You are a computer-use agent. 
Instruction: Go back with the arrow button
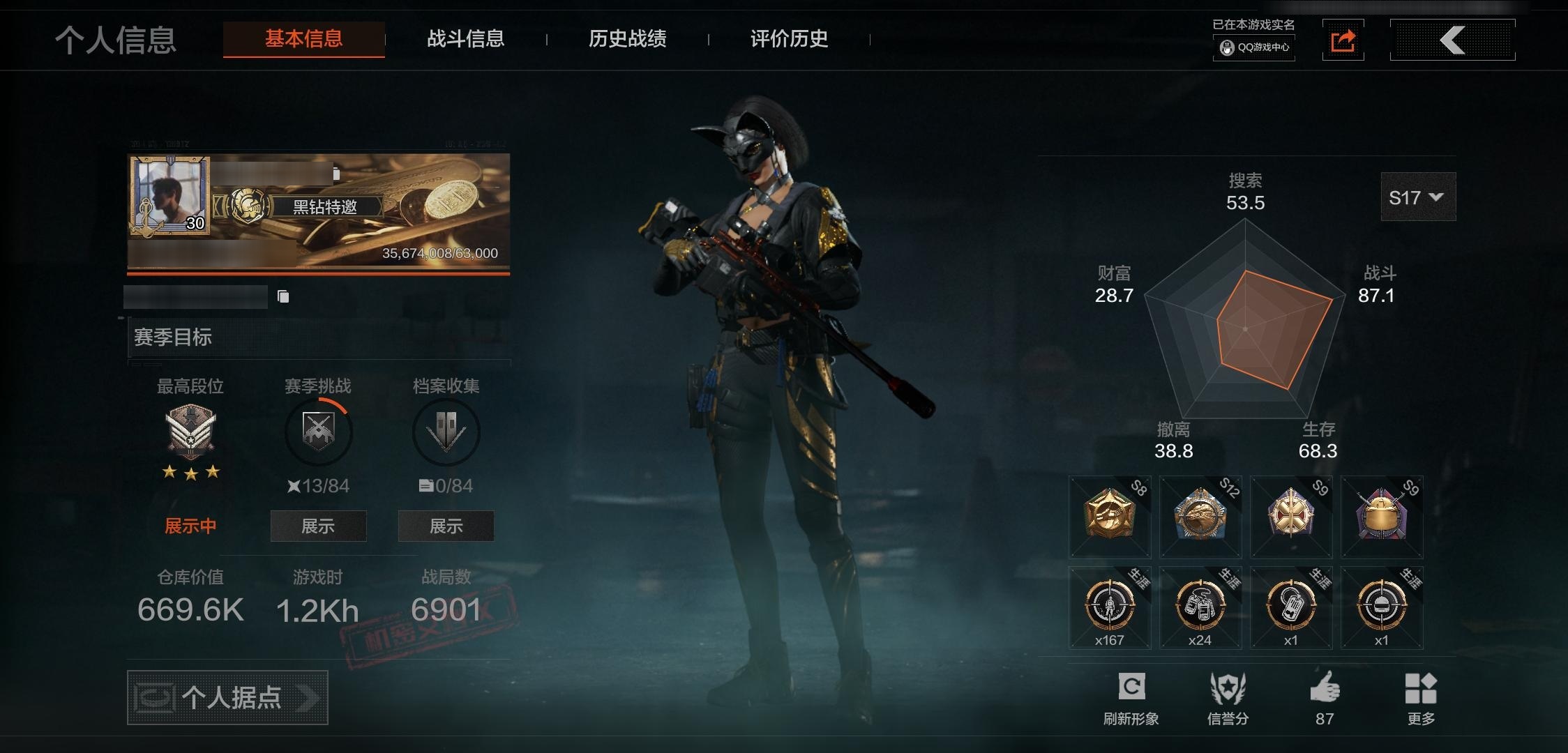coord(1452,40)
